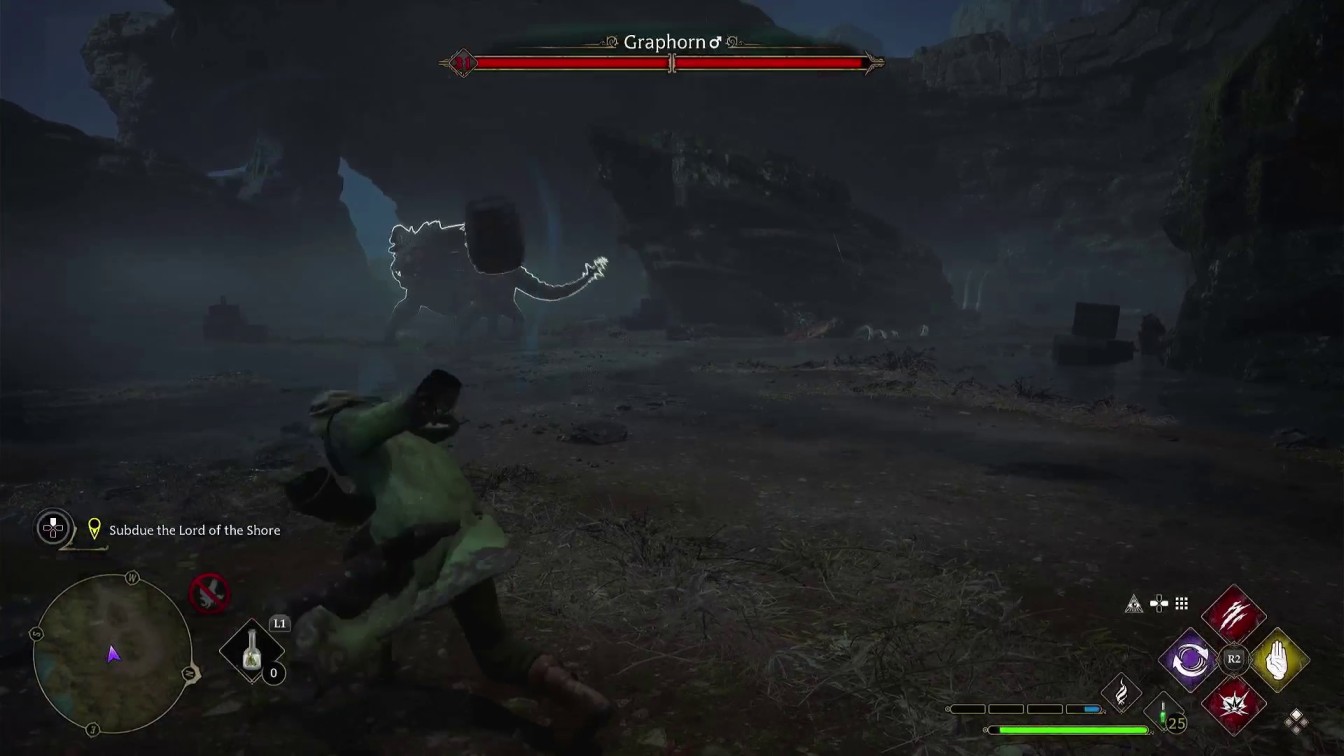1344x756 pixels.
Task: Click the player arrow on the minimap
Action: 113,654
